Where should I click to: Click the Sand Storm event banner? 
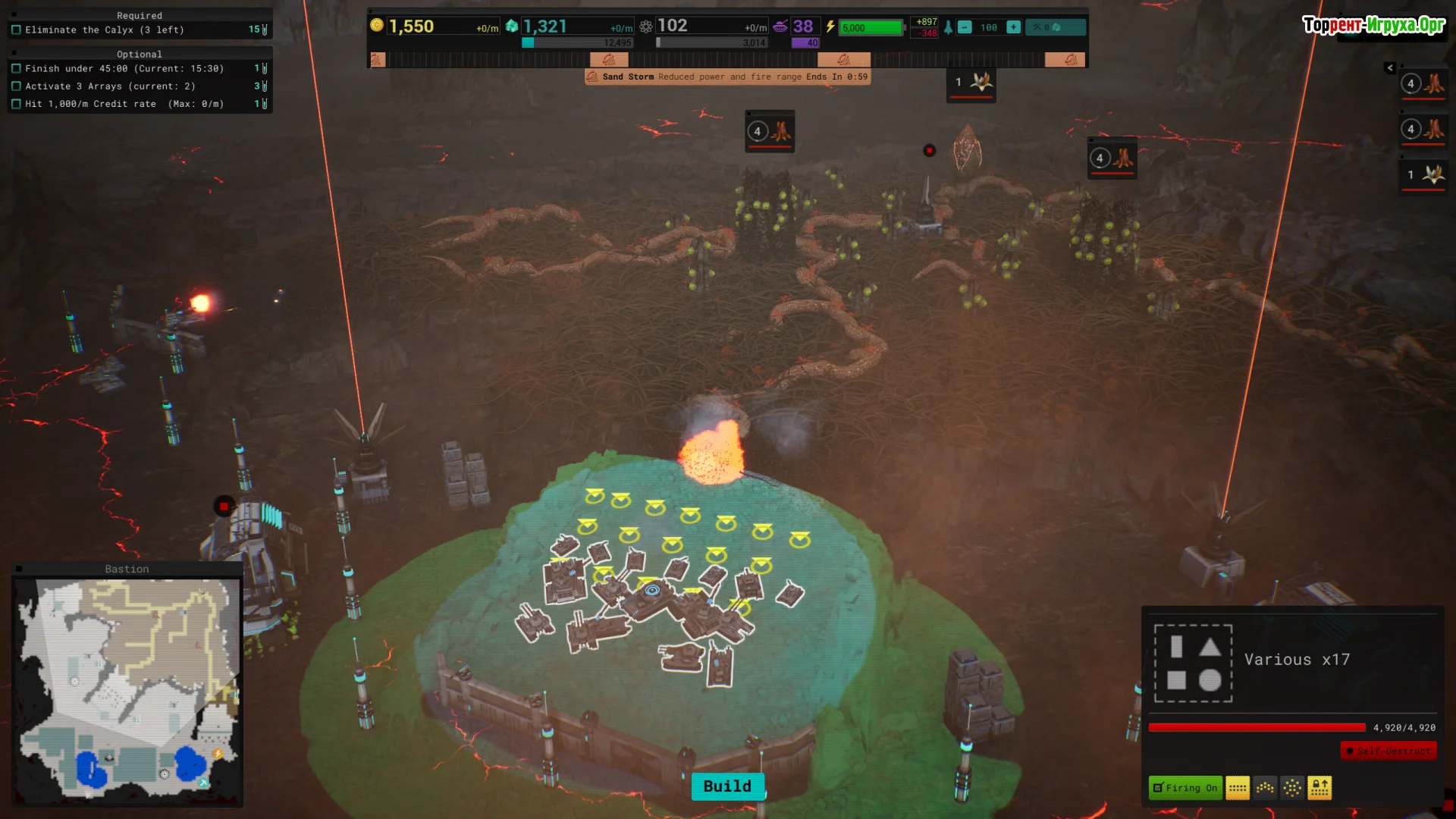tap(727, 77)
